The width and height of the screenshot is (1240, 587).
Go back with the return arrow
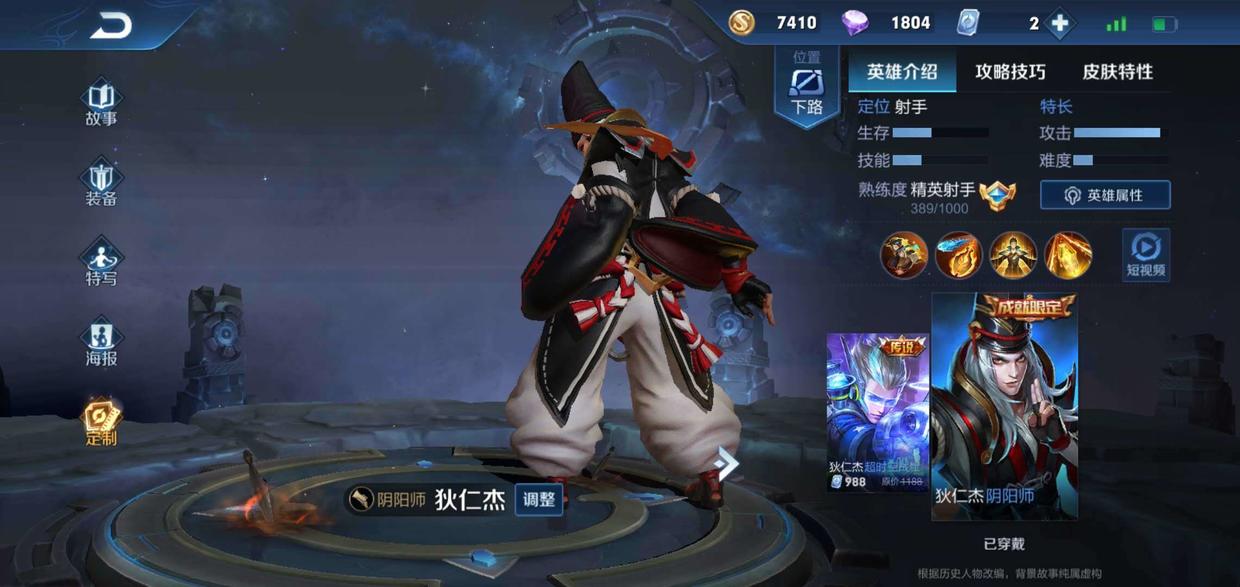(110, 26)
